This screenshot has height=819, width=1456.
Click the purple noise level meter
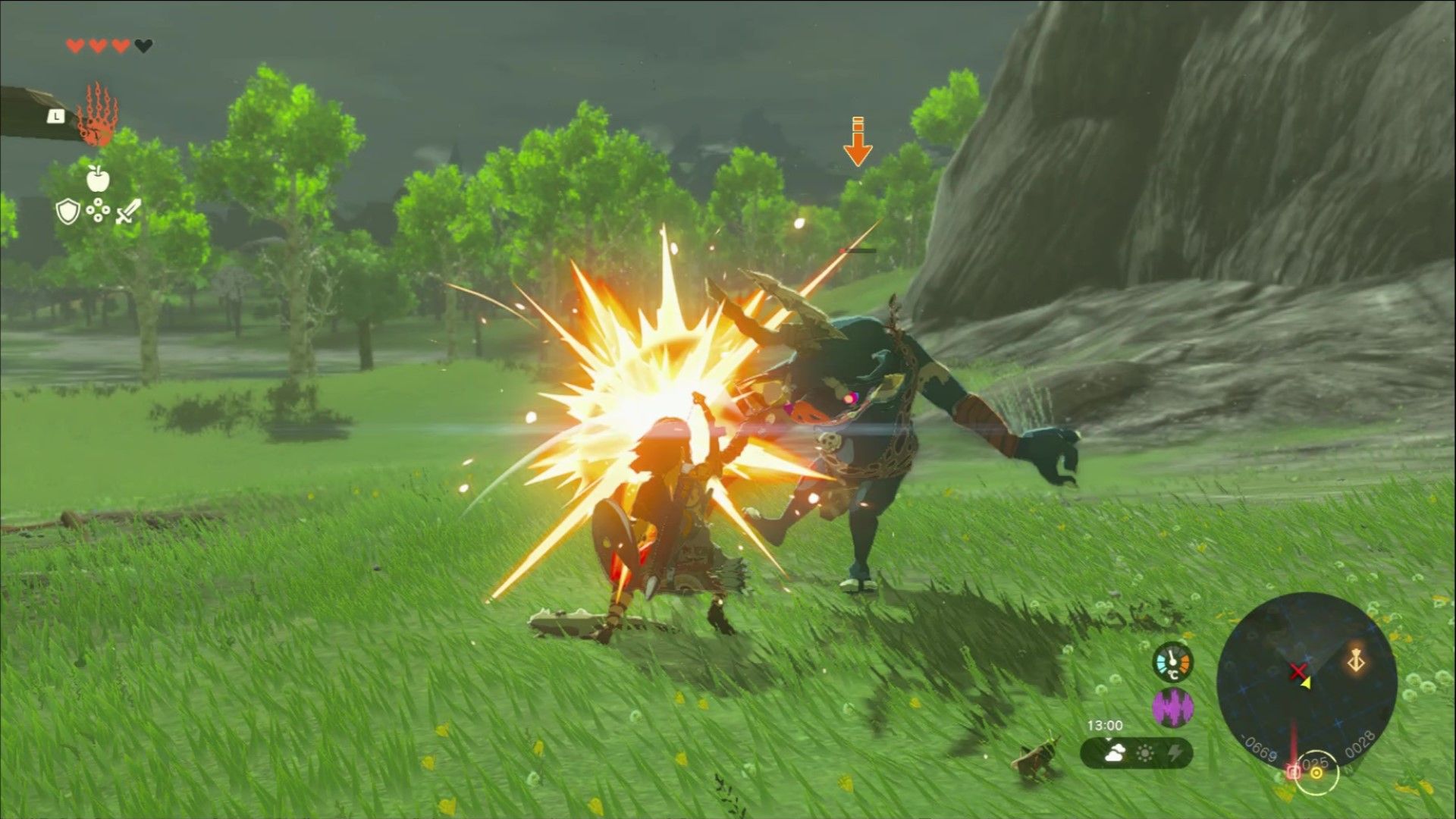click(1174, 708)
